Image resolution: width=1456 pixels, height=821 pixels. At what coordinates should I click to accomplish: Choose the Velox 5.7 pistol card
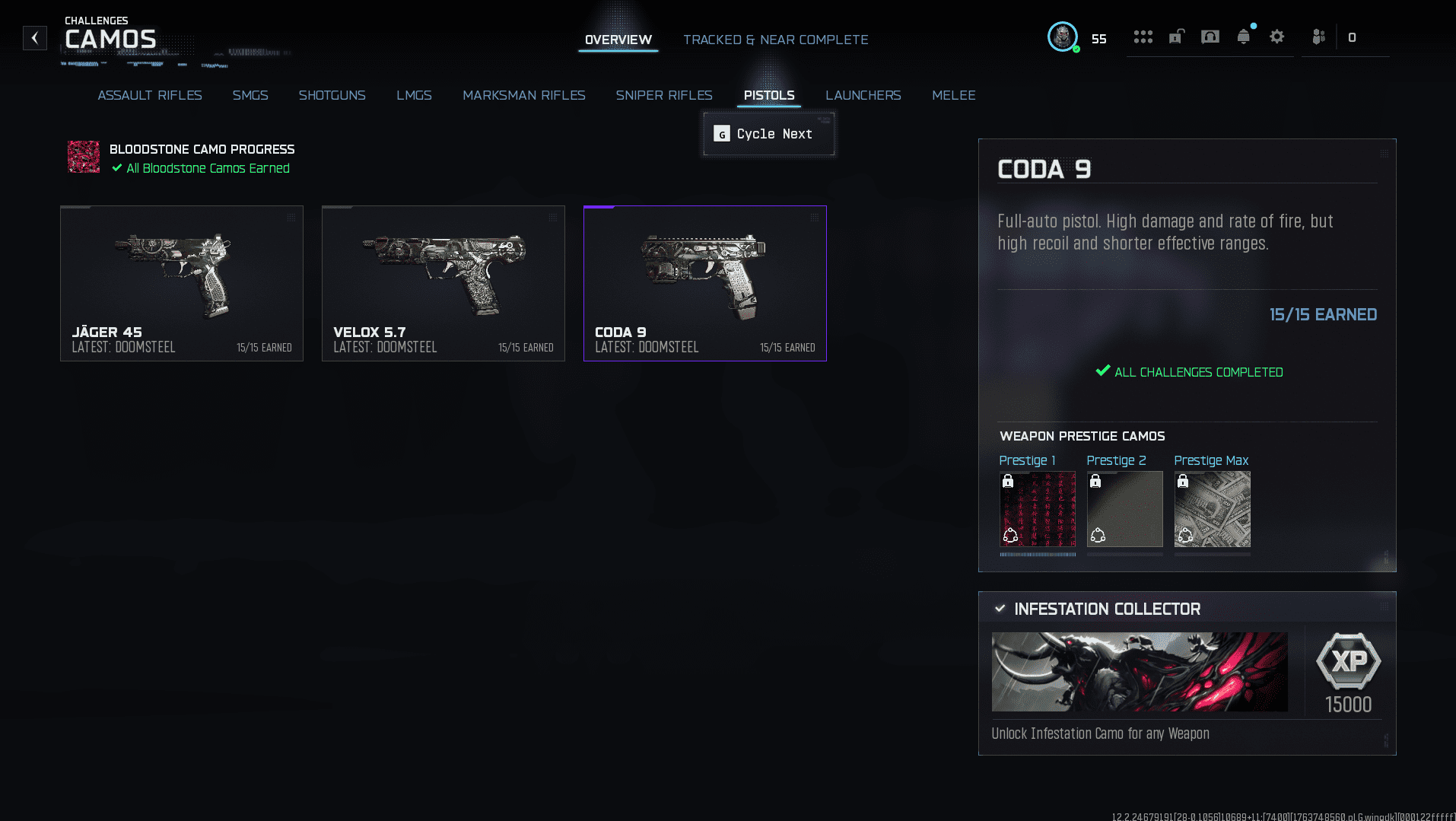pos(443,283)
